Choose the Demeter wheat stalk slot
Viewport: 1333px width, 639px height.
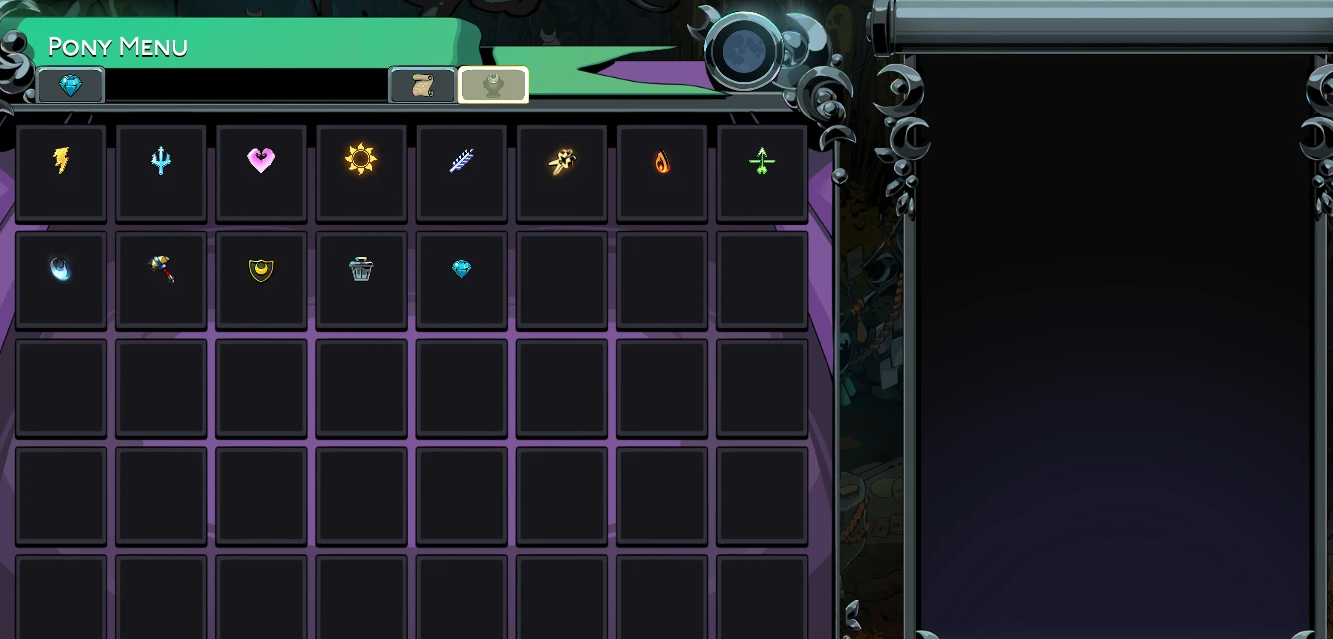pyautogui.click(x=461, y=160)
